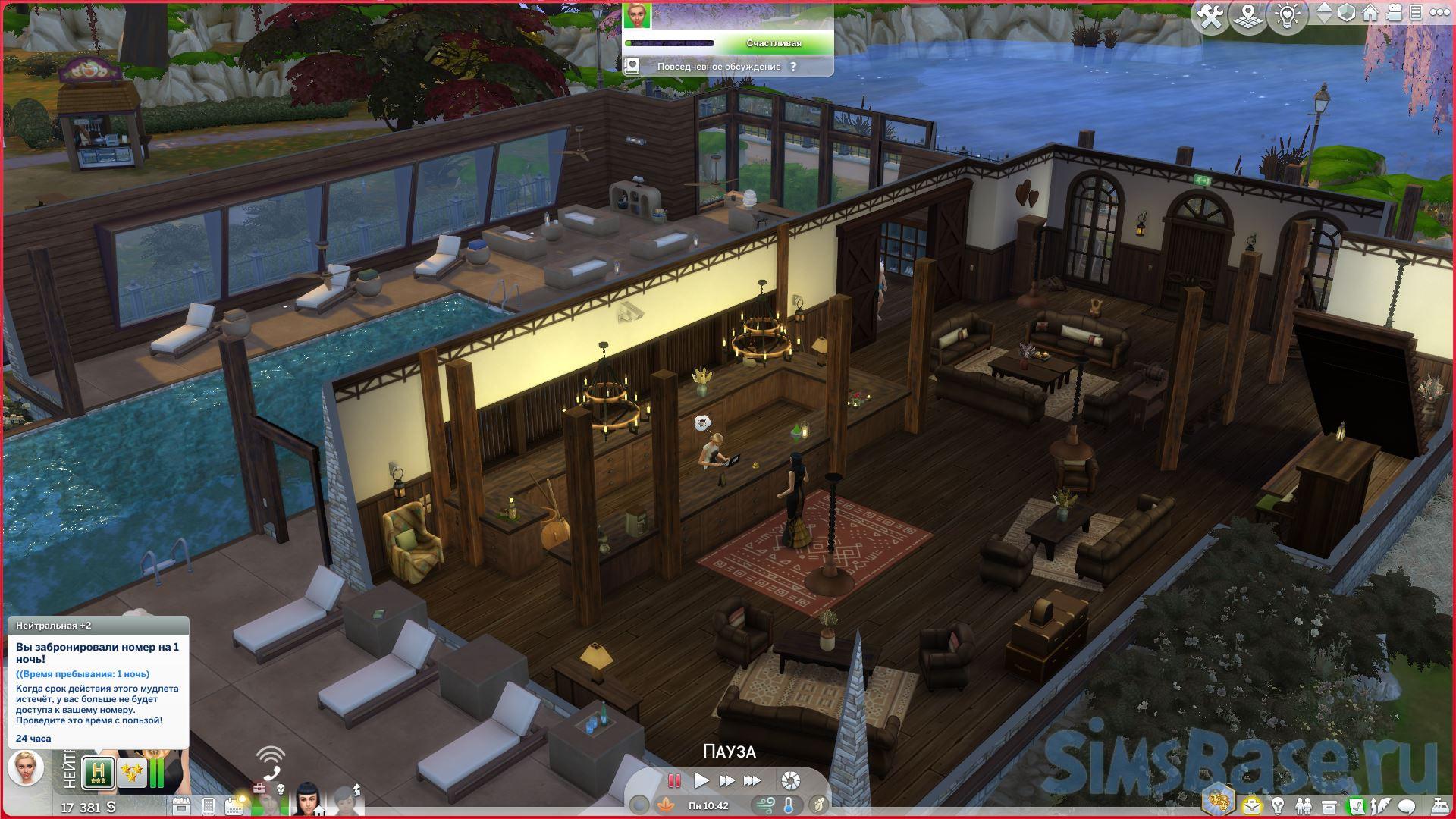The image size is (1456, 819).
Task: Toggle the walls view cube button
Action: click(x=1346, y=14)
